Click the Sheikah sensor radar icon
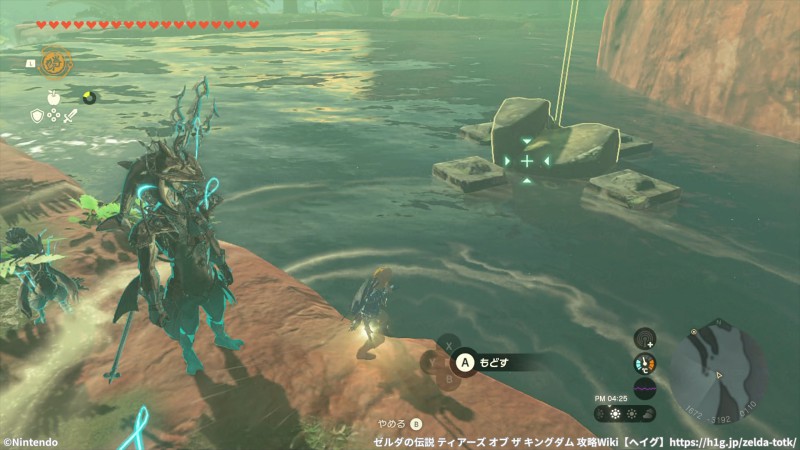 [x=645, y=339]
